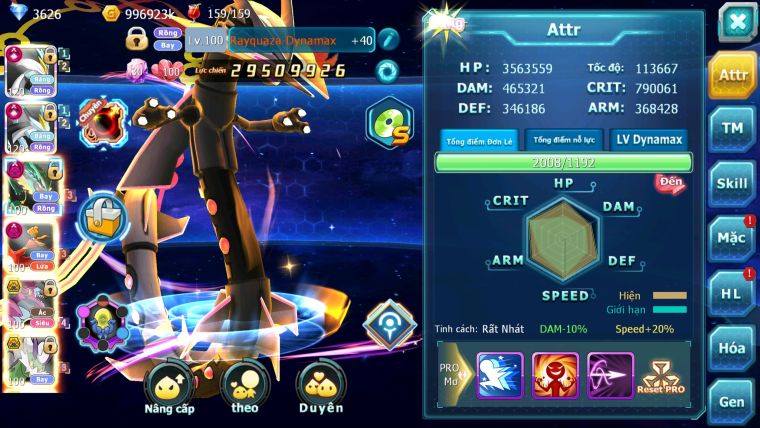The width and height of the screenshot is (760, 428).
Task: Switch to the Hóa tab
Action: (x=732, y=348)
